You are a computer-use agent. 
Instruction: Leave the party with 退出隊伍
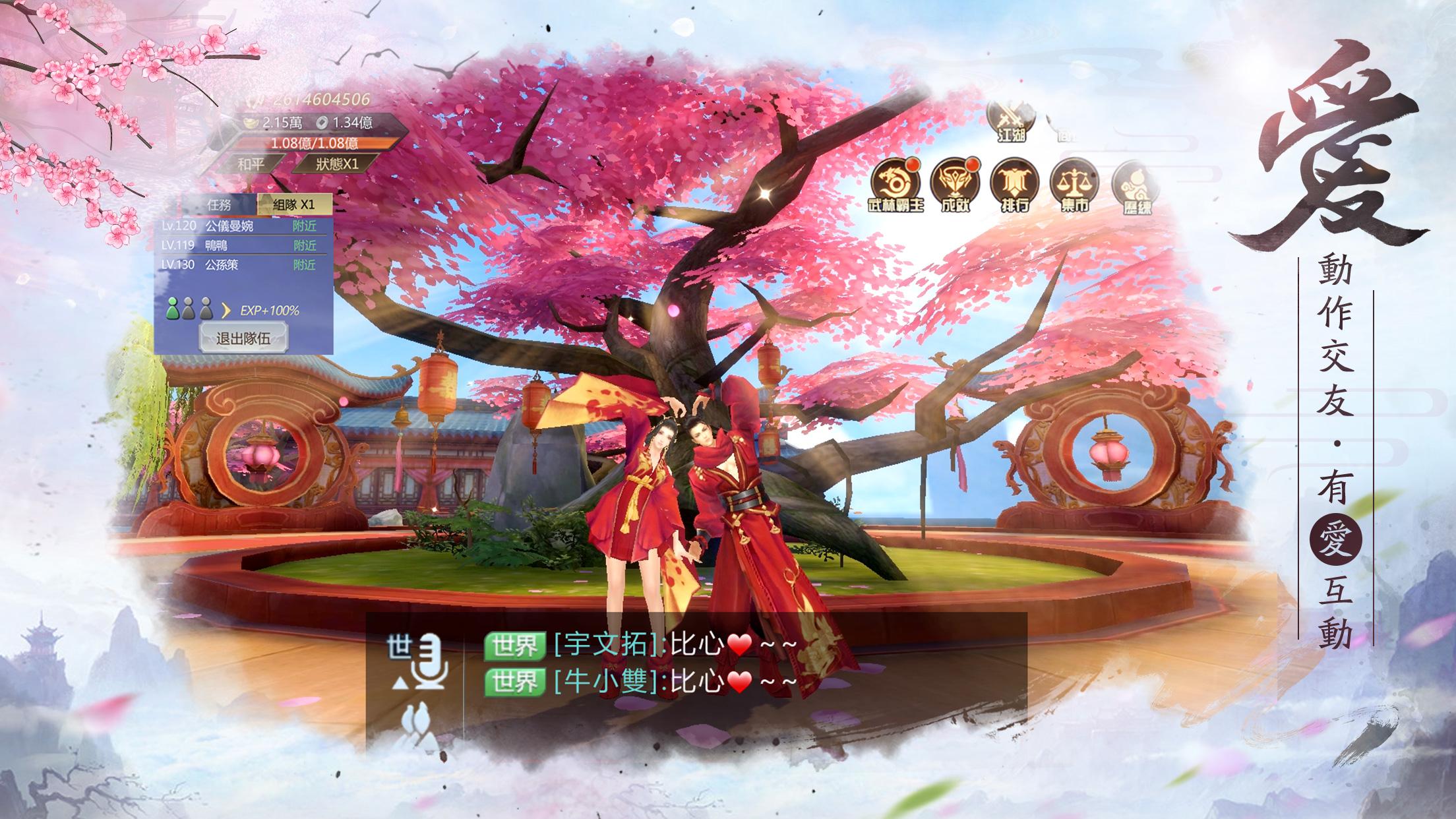click(243, 339)
